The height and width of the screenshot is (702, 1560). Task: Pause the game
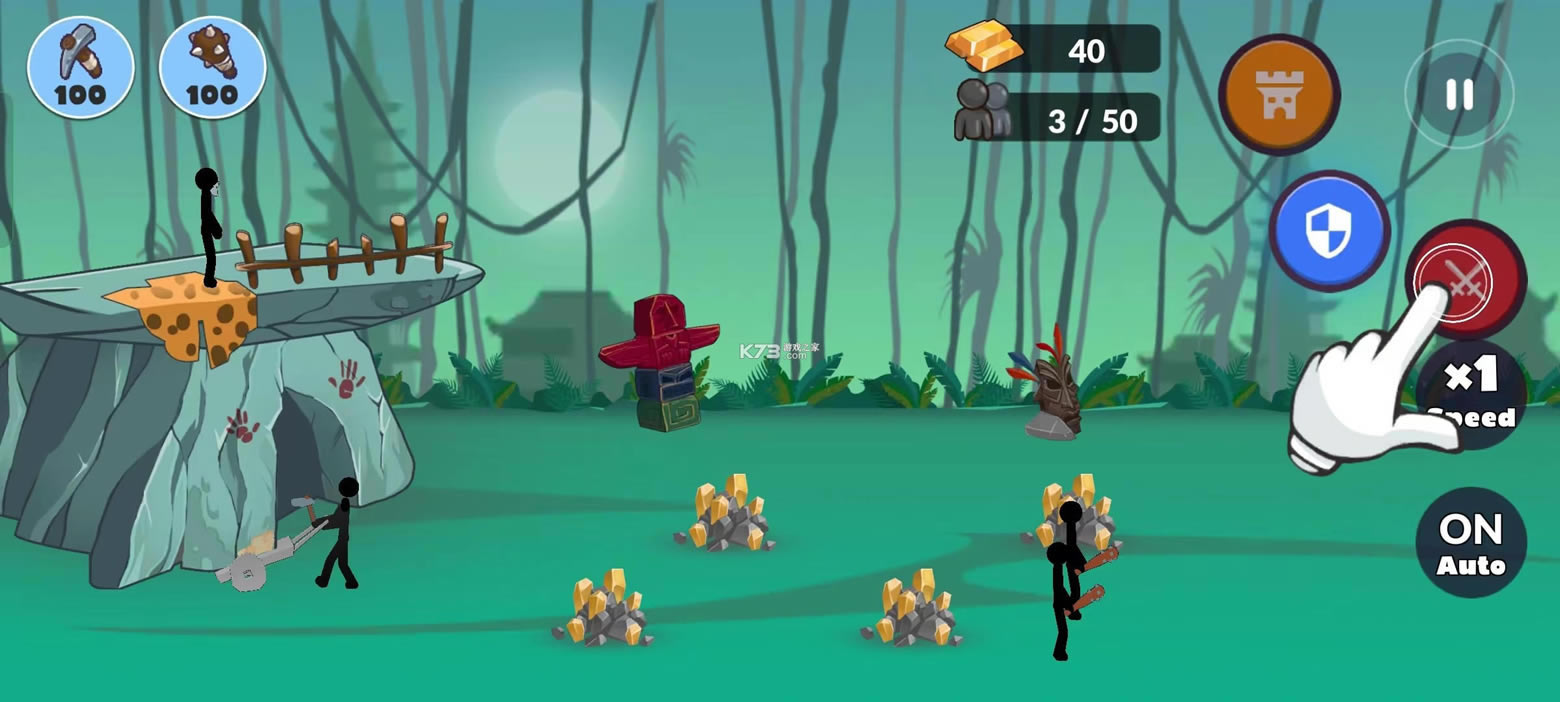coord(1459,95)
